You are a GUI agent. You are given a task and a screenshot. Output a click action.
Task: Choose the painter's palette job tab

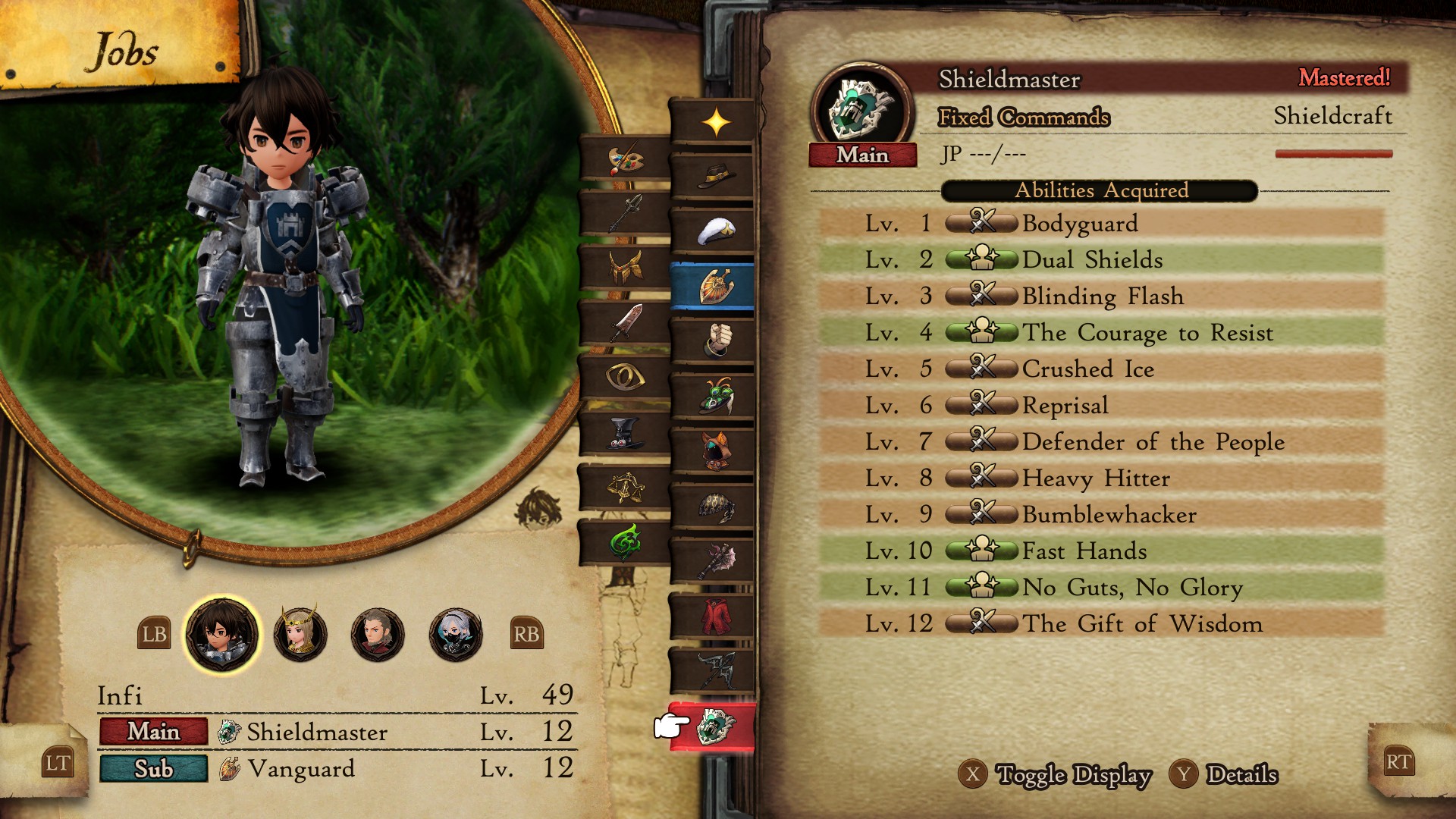pyautogui.click(x=625, y=160)
